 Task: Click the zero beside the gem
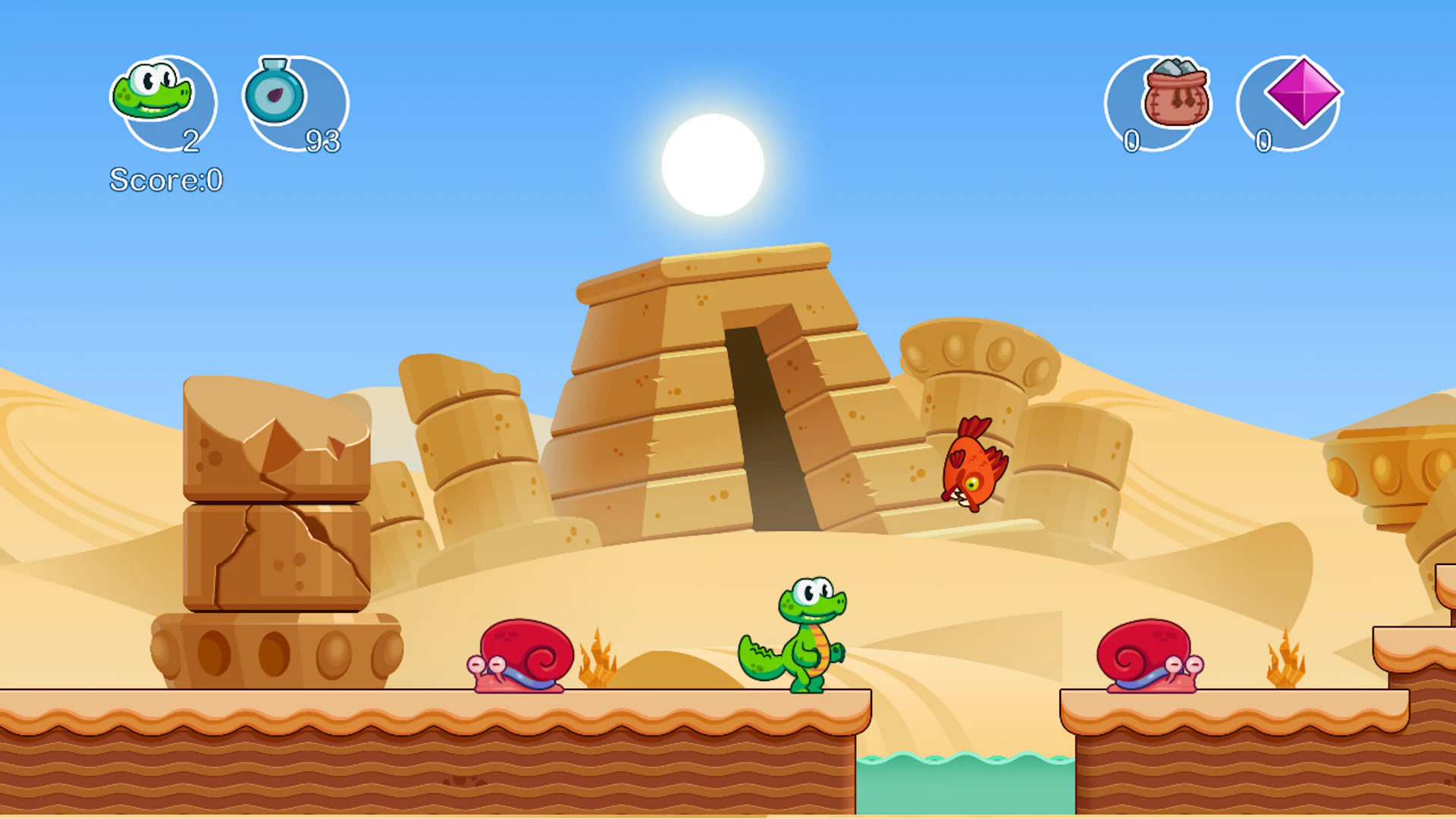coord(1263,141)
